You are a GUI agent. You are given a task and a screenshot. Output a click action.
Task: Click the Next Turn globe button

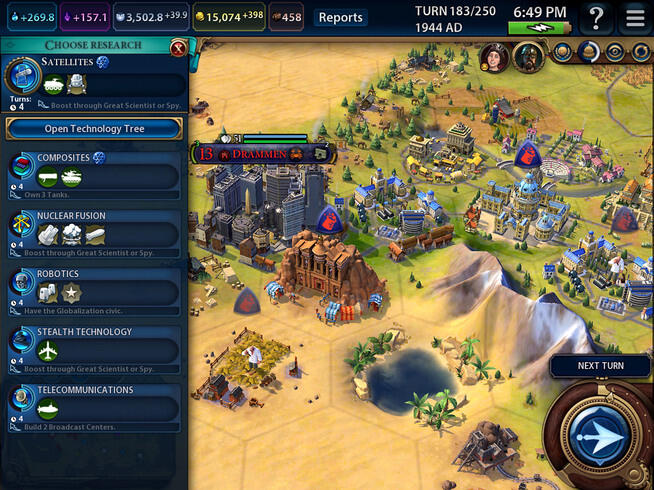point(599,433)
